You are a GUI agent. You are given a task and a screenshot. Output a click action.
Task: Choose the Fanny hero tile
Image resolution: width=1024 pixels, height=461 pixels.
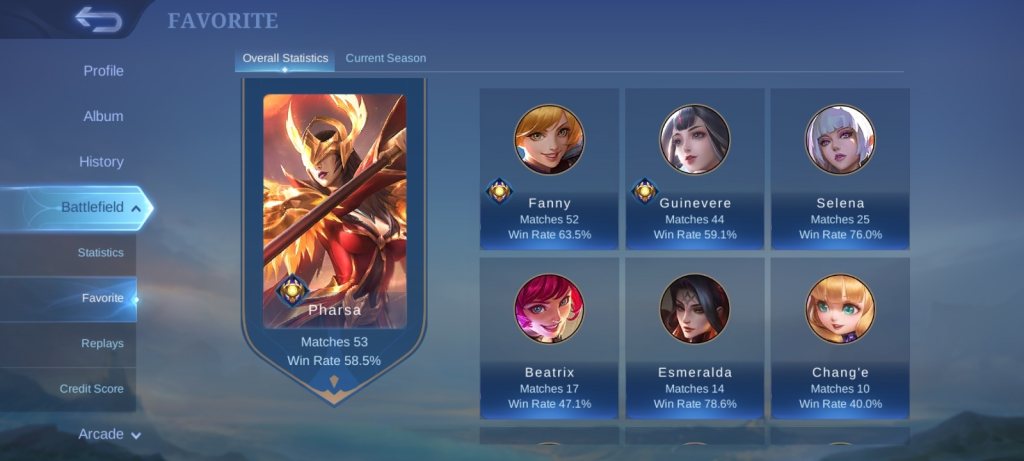(x=549, y=168)
